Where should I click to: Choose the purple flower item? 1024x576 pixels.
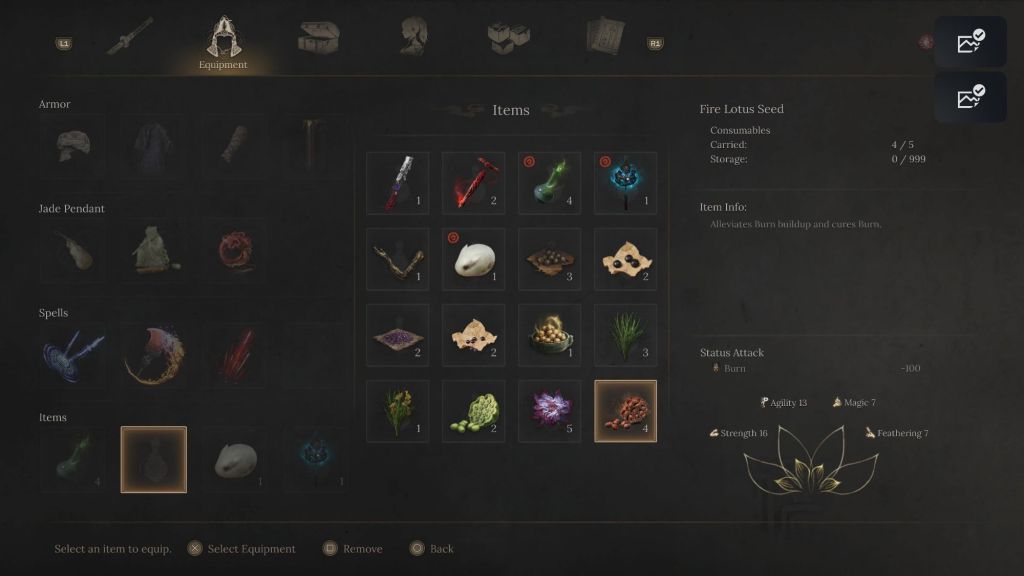pyautogui.click(x=549, y=411)
